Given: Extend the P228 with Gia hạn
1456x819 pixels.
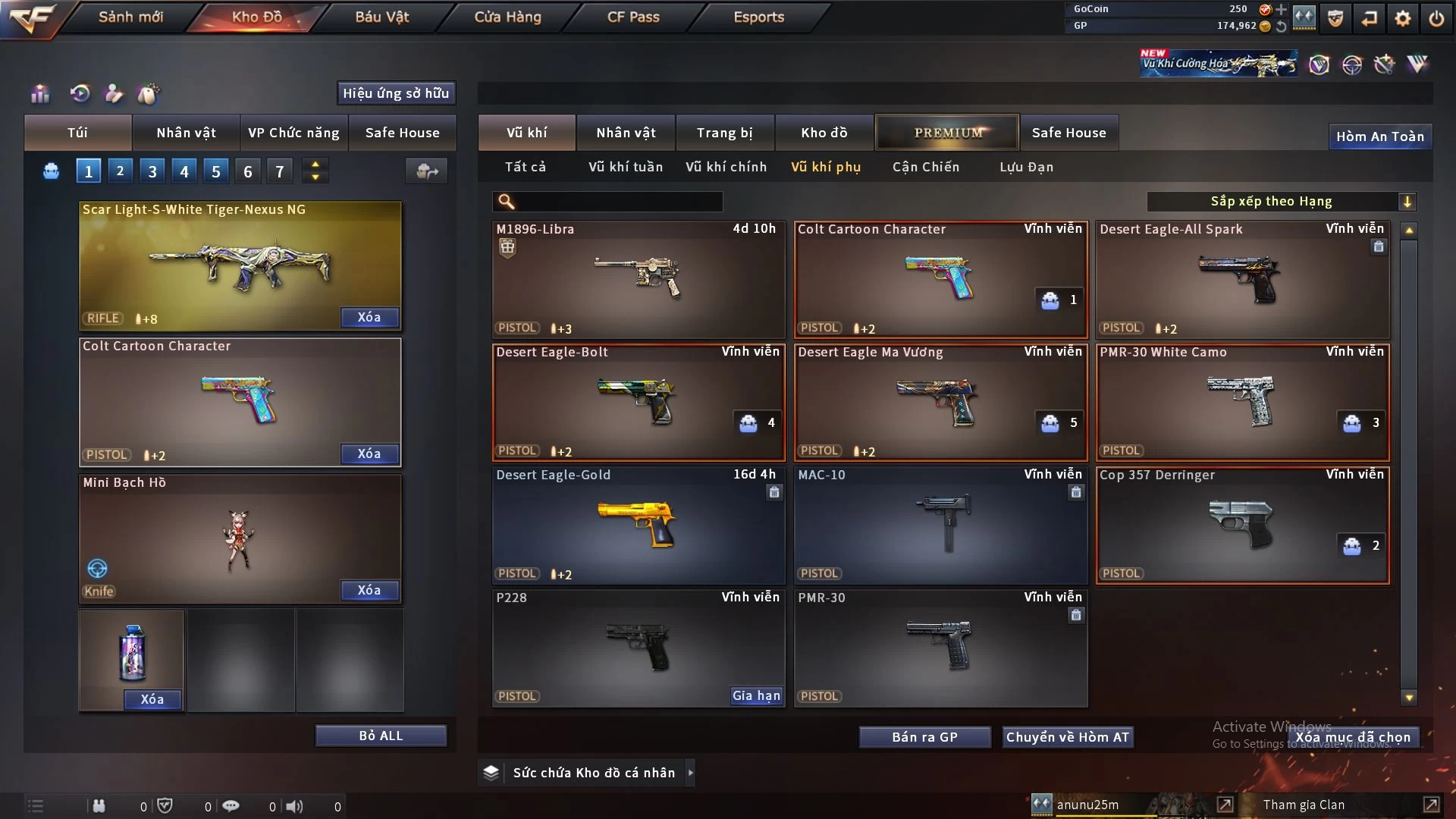Looking at the screenshot, I should pyautogui.click(x=755, y=696).
